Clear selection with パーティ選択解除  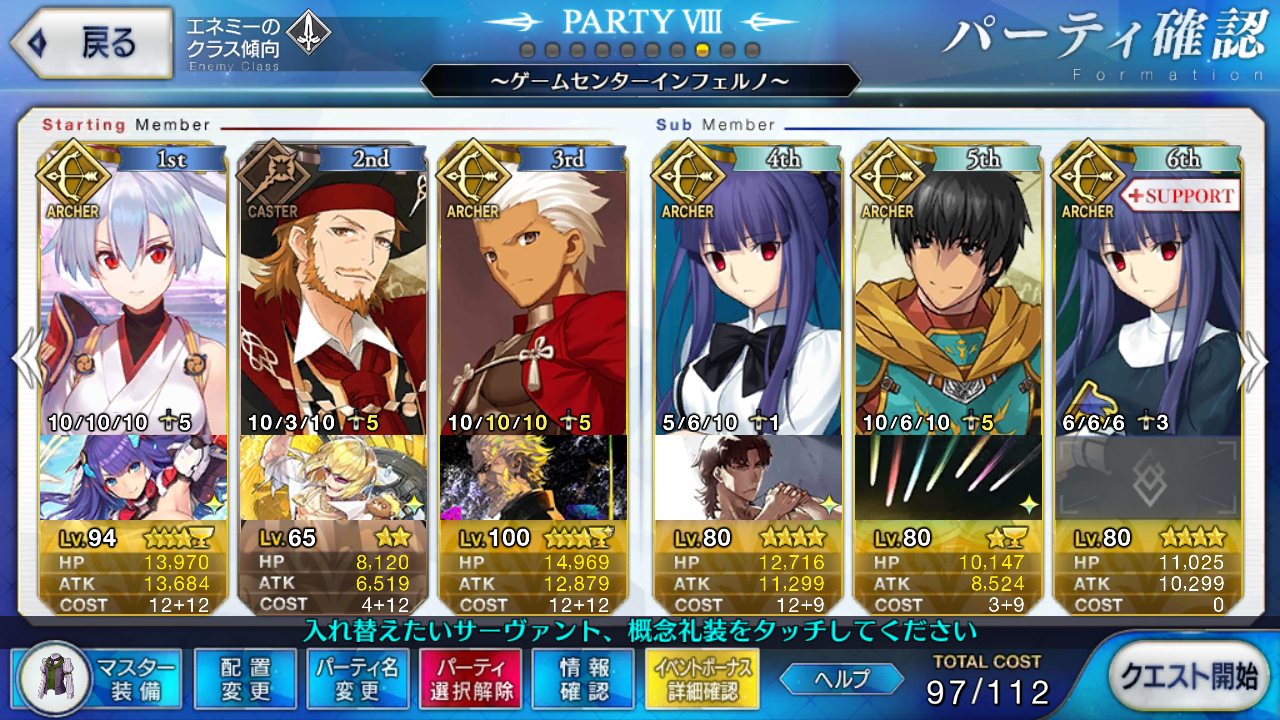coord(470,678)
